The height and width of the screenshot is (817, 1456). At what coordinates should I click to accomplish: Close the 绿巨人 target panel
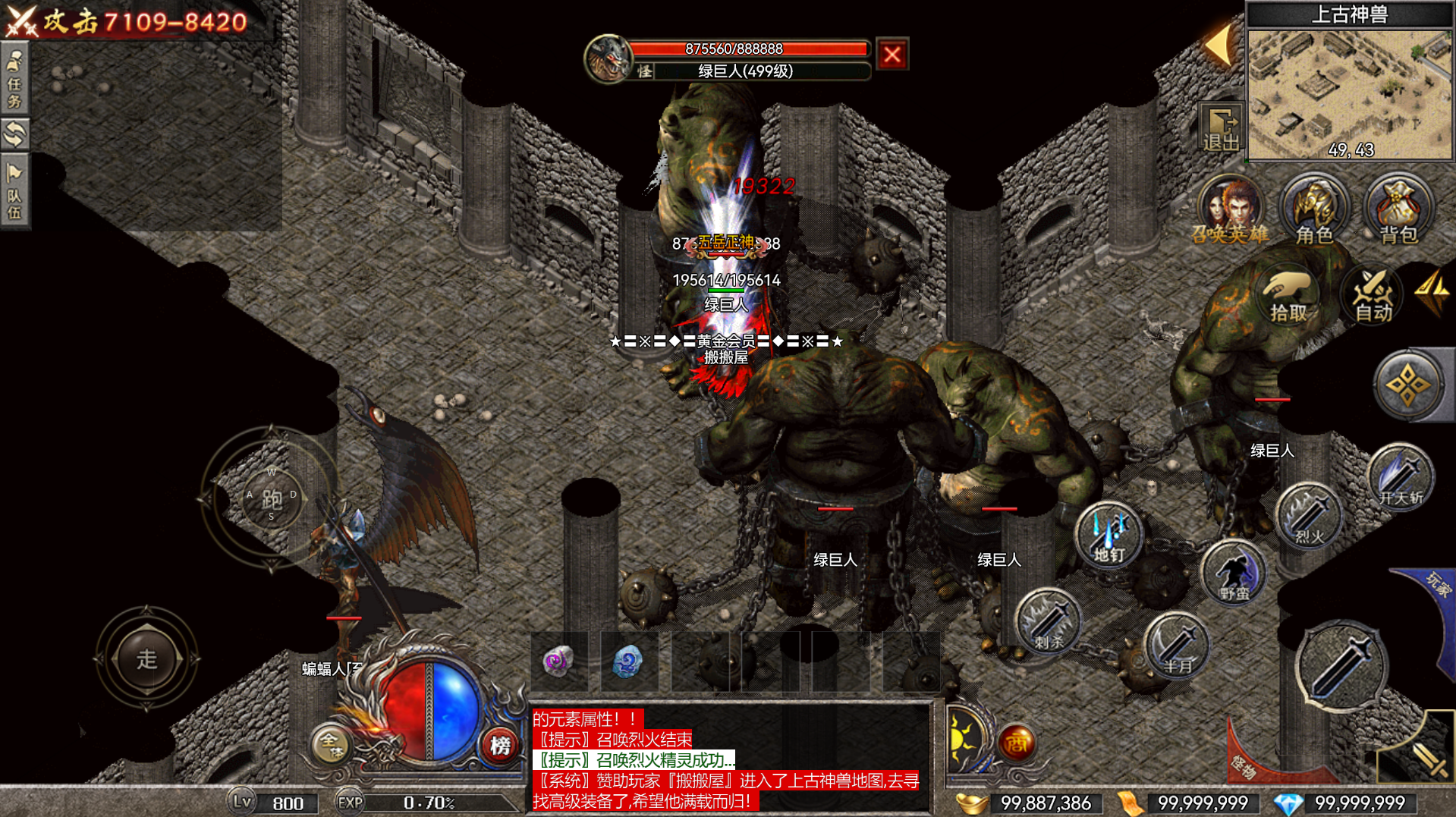(892, 55)
